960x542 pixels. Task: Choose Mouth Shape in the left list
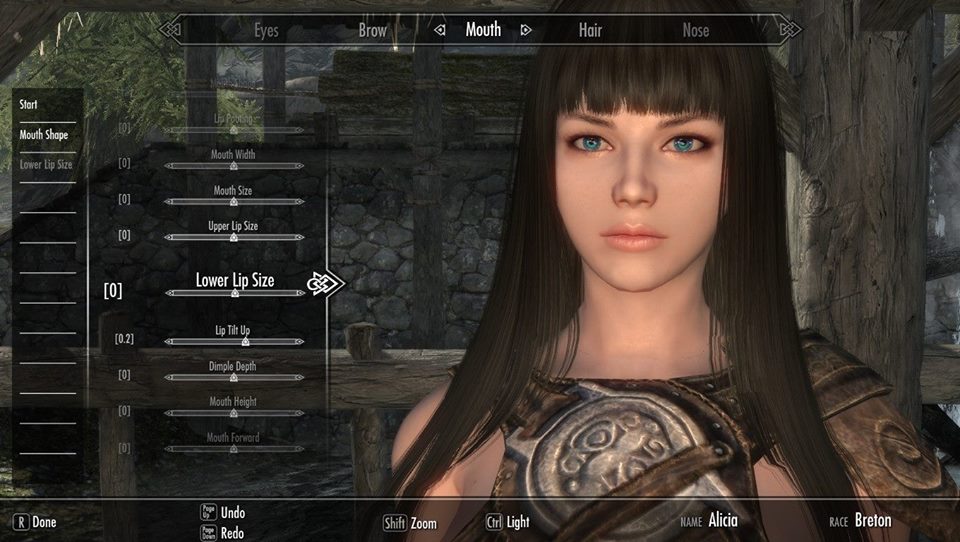point(44,134)
